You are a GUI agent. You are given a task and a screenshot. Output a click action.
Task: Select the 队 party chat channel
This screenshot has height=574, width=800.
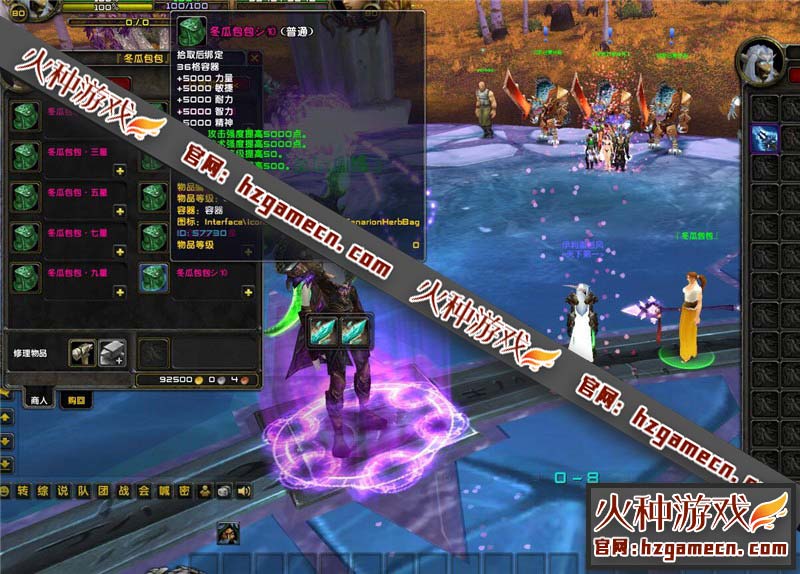point(83,490)
